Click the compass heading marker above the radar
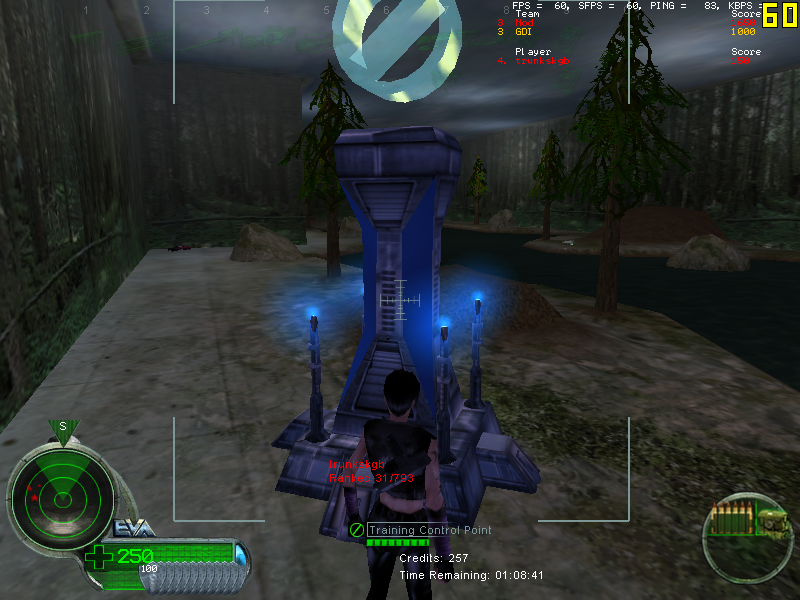 click(x=62, y=428)
